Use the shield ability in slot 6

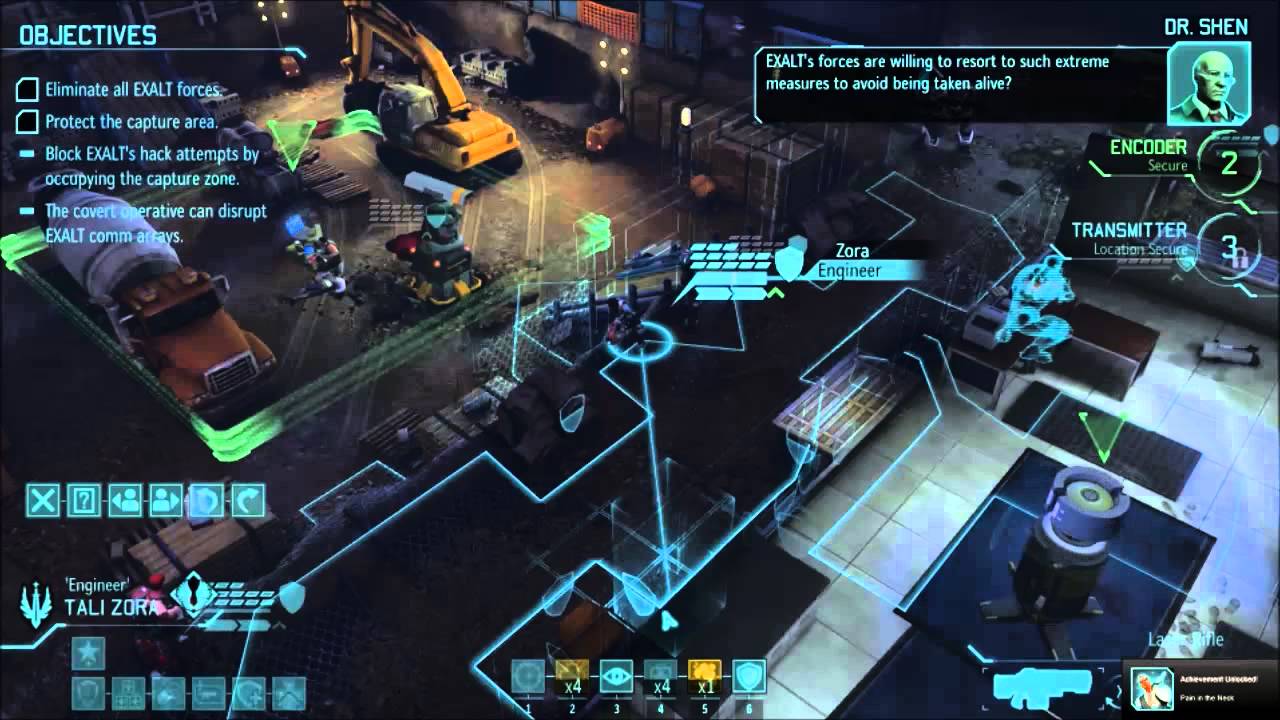pyautogui.click(x=748, y=677)
